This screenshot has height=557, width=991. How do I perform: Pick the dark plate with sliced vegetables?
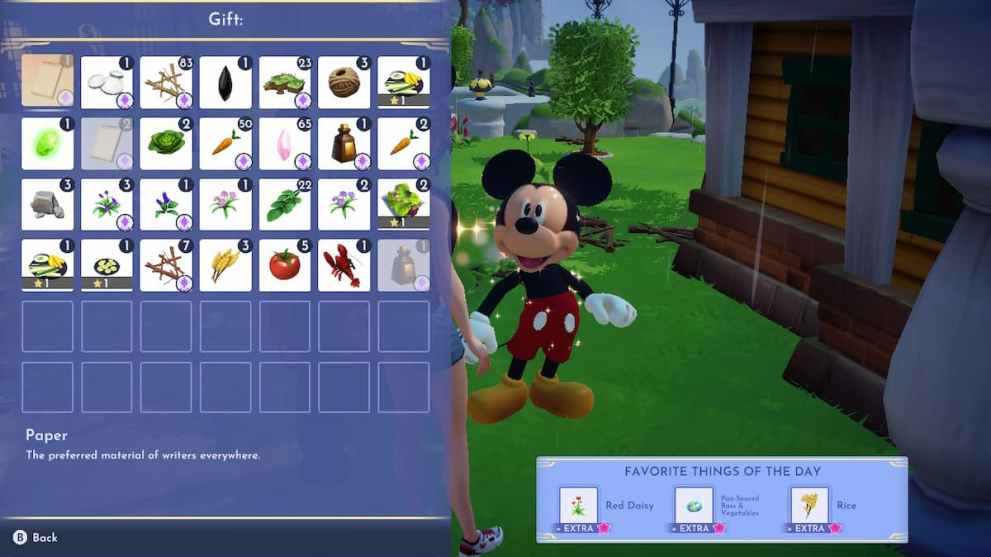tap(107, 265)
